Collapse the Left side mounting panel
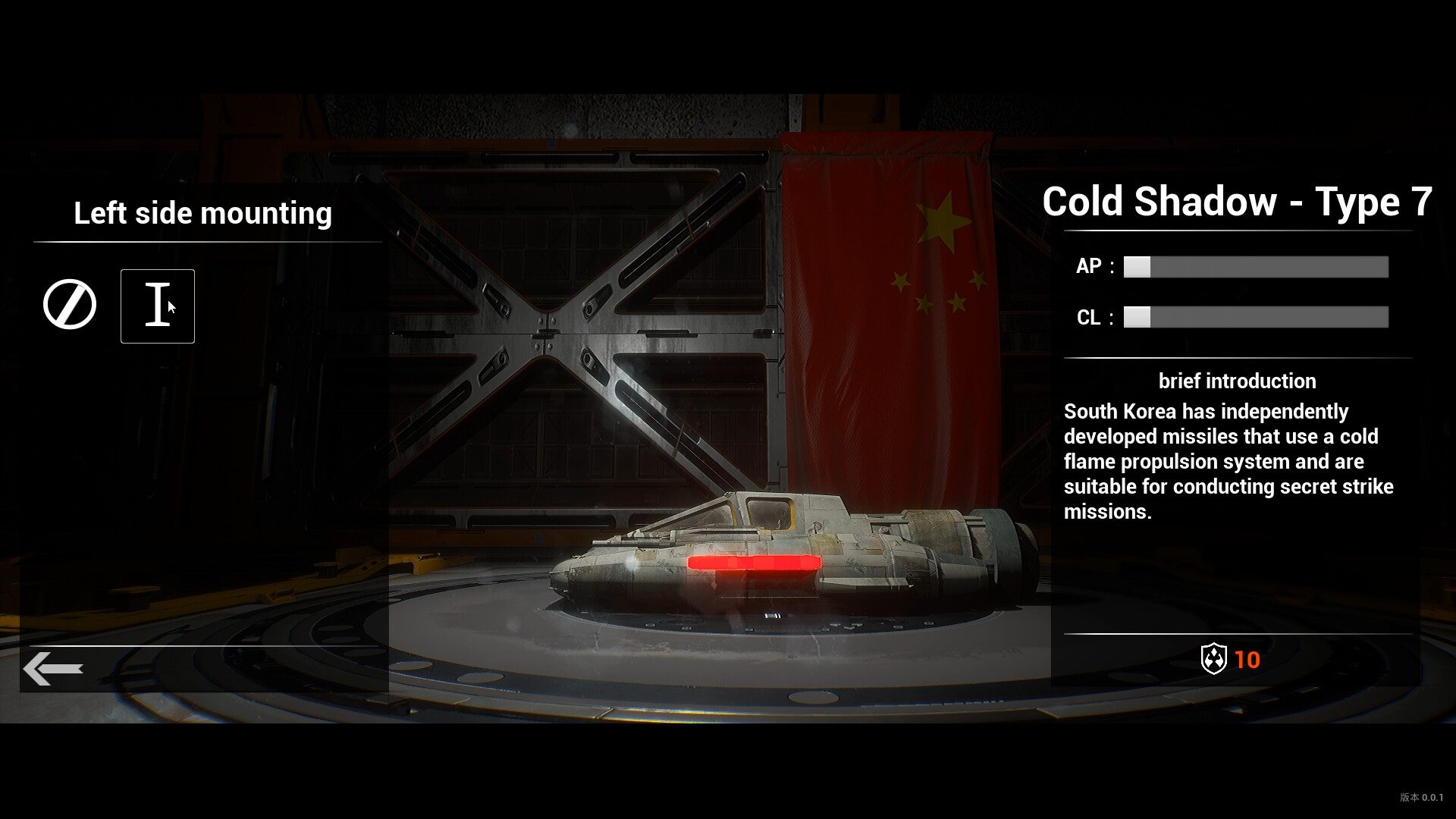 coord(202,213)
